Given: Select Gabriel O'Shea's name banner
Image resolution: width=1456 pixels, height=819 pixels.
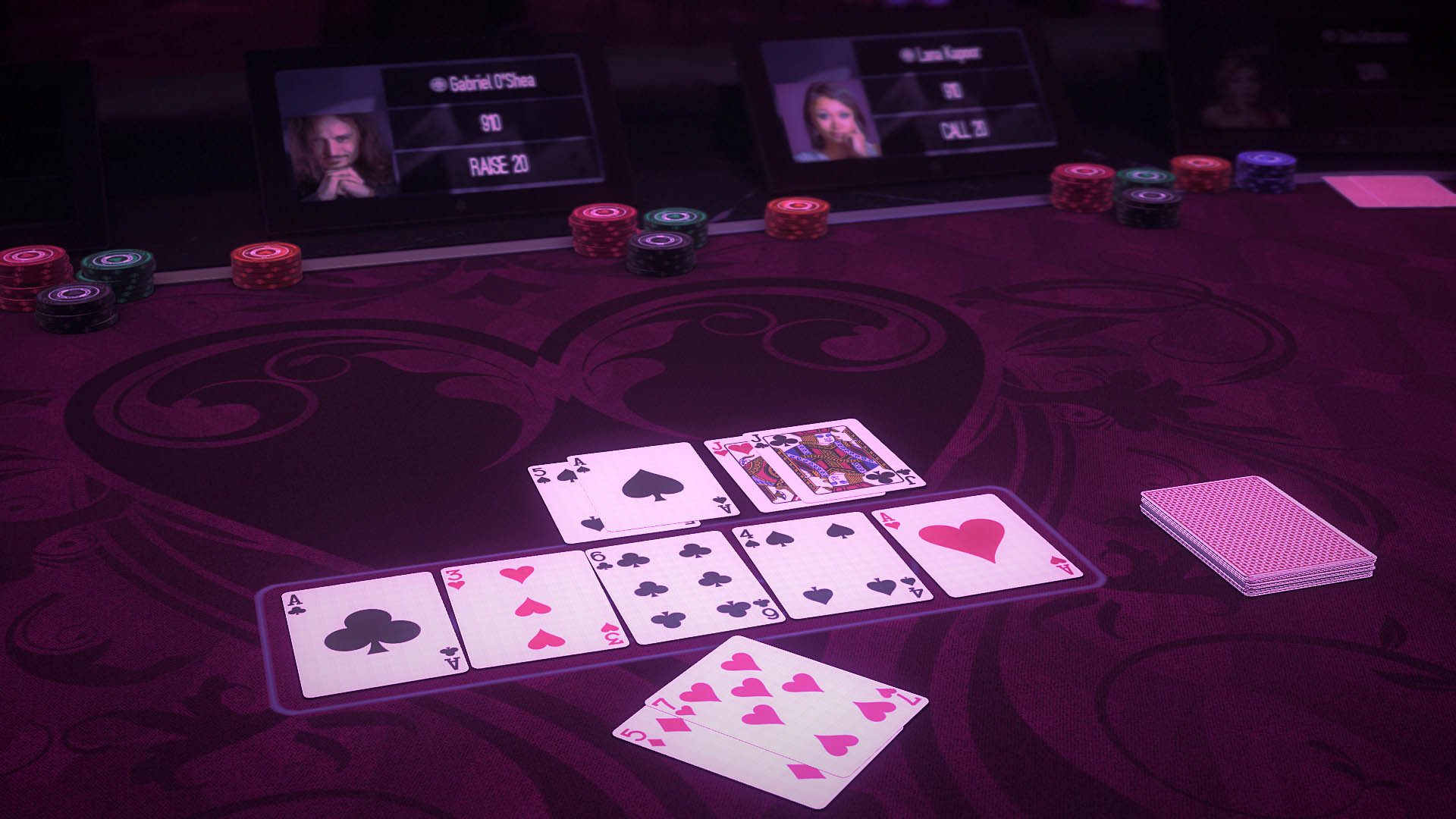Looking at the screenshot, I should point(492,83).
